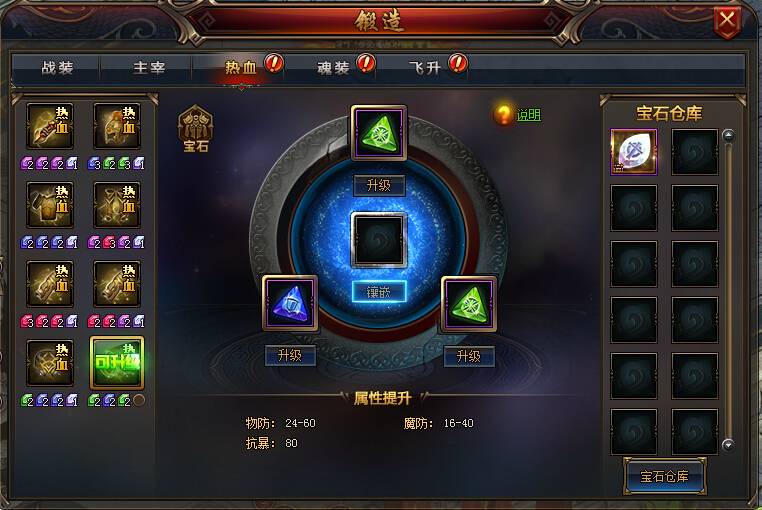762x510 pixels.
Task: Open the 宝石仓库 button at the bottom
Action: [664, 476]
